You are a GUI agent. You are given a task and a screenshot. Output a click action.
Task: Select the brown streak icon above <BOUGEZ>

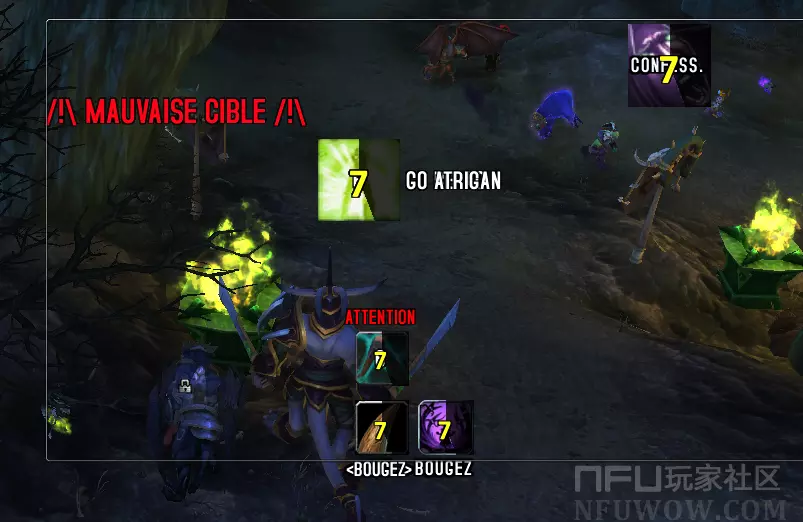click(382, 428)
